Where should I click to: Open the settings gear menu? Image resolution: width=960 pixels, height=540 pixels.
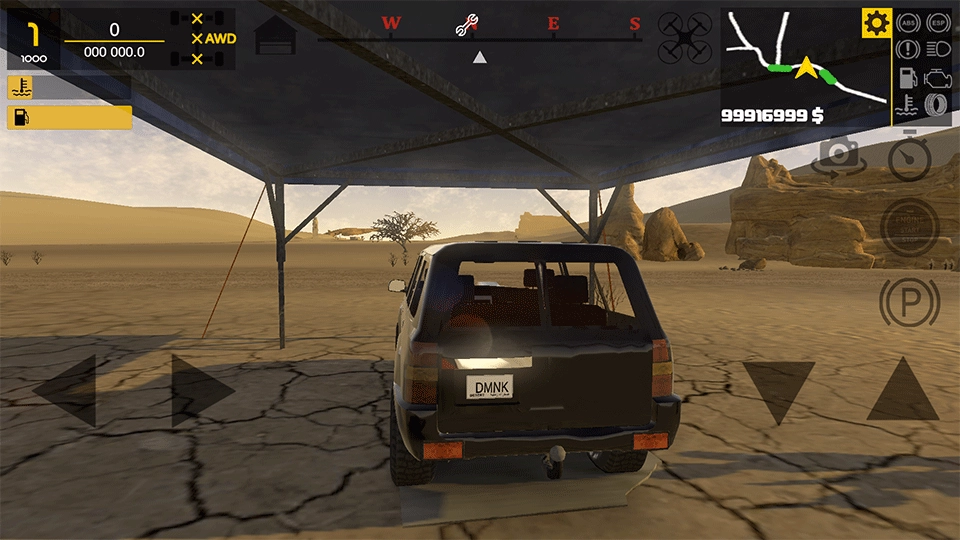(877, 22)
